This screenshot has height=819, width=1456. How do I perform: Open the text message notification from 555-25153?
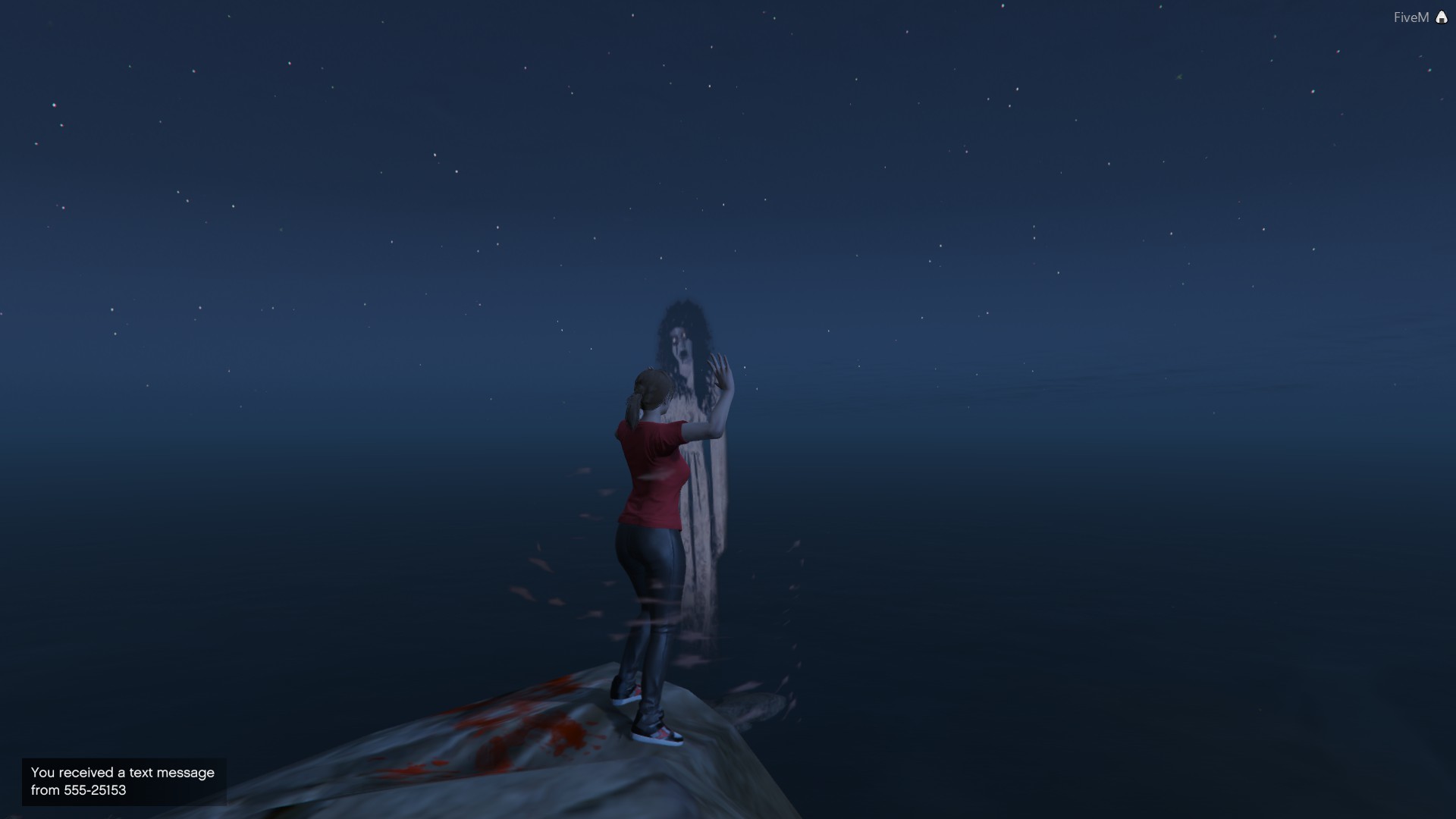point(124,781)
